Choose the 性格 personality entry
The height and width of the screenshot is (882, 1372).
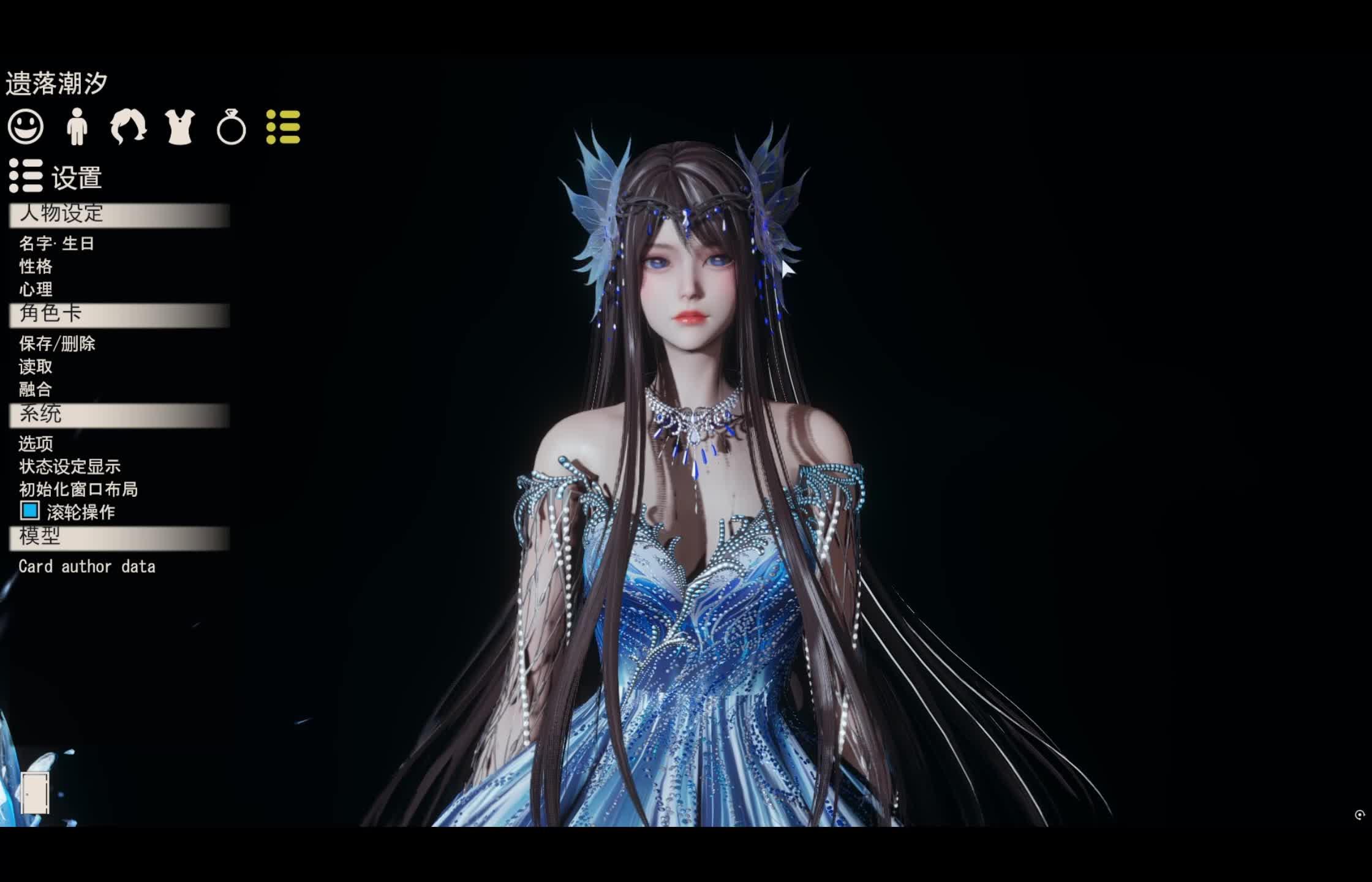click(x=36, y=266)
